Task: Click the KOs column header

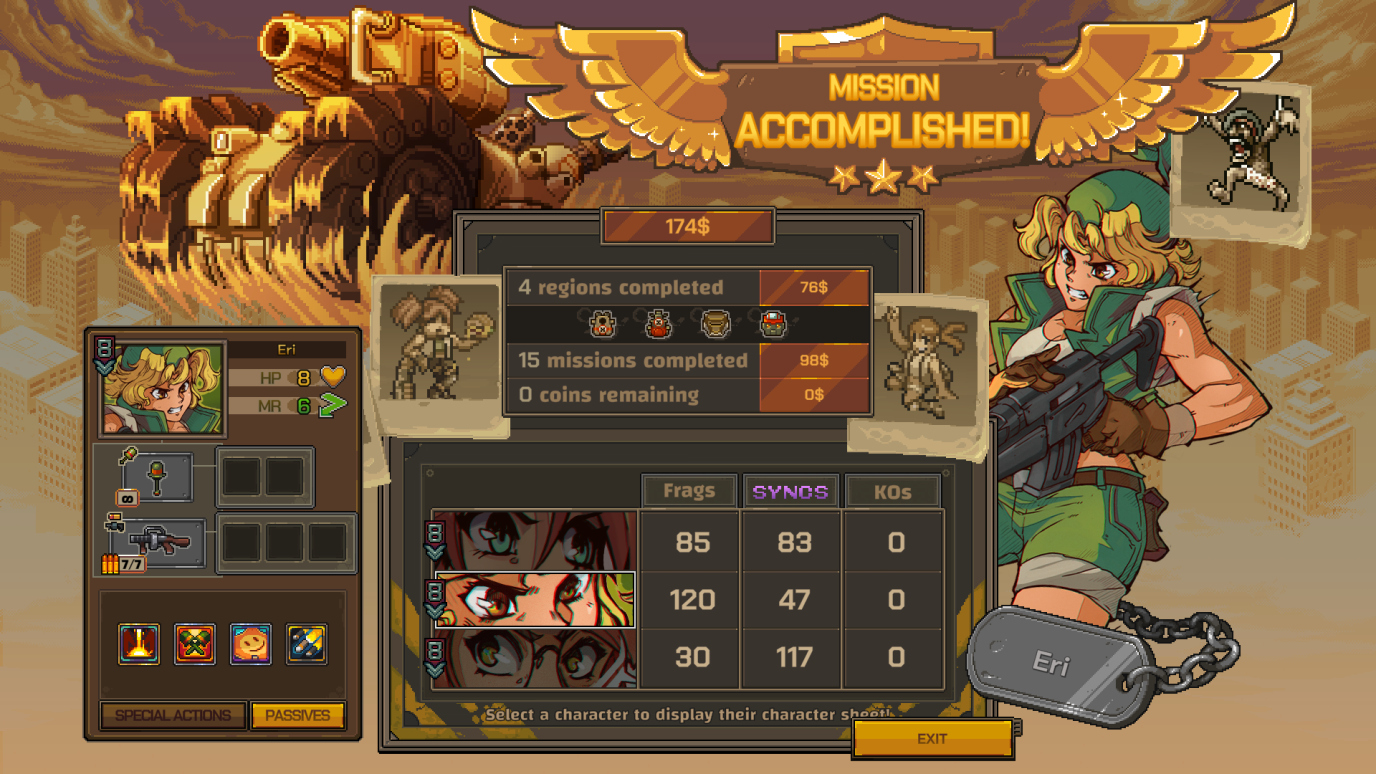Action: (893, 491)
